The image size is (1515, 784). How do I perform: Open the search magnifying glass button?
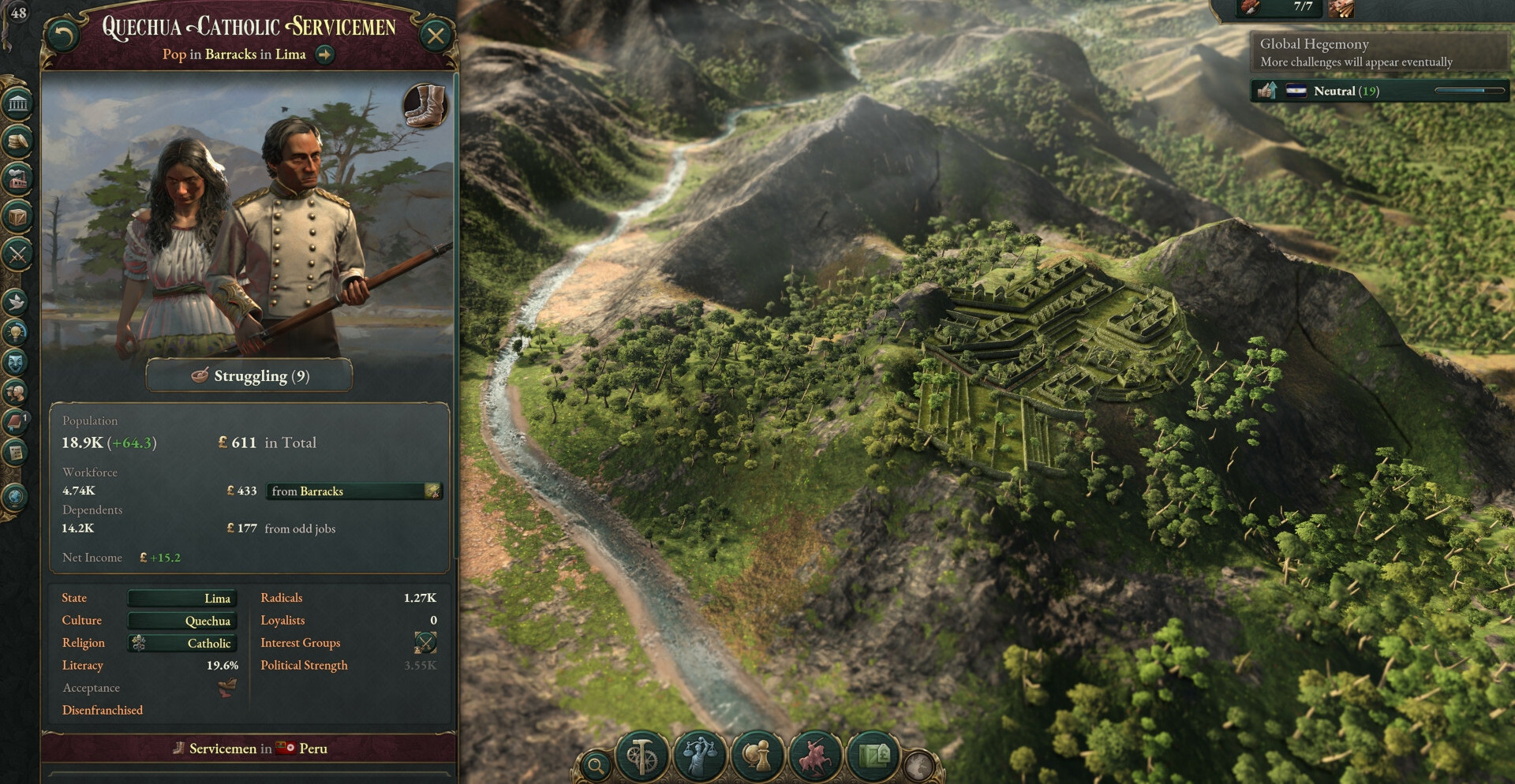(597, 764)
